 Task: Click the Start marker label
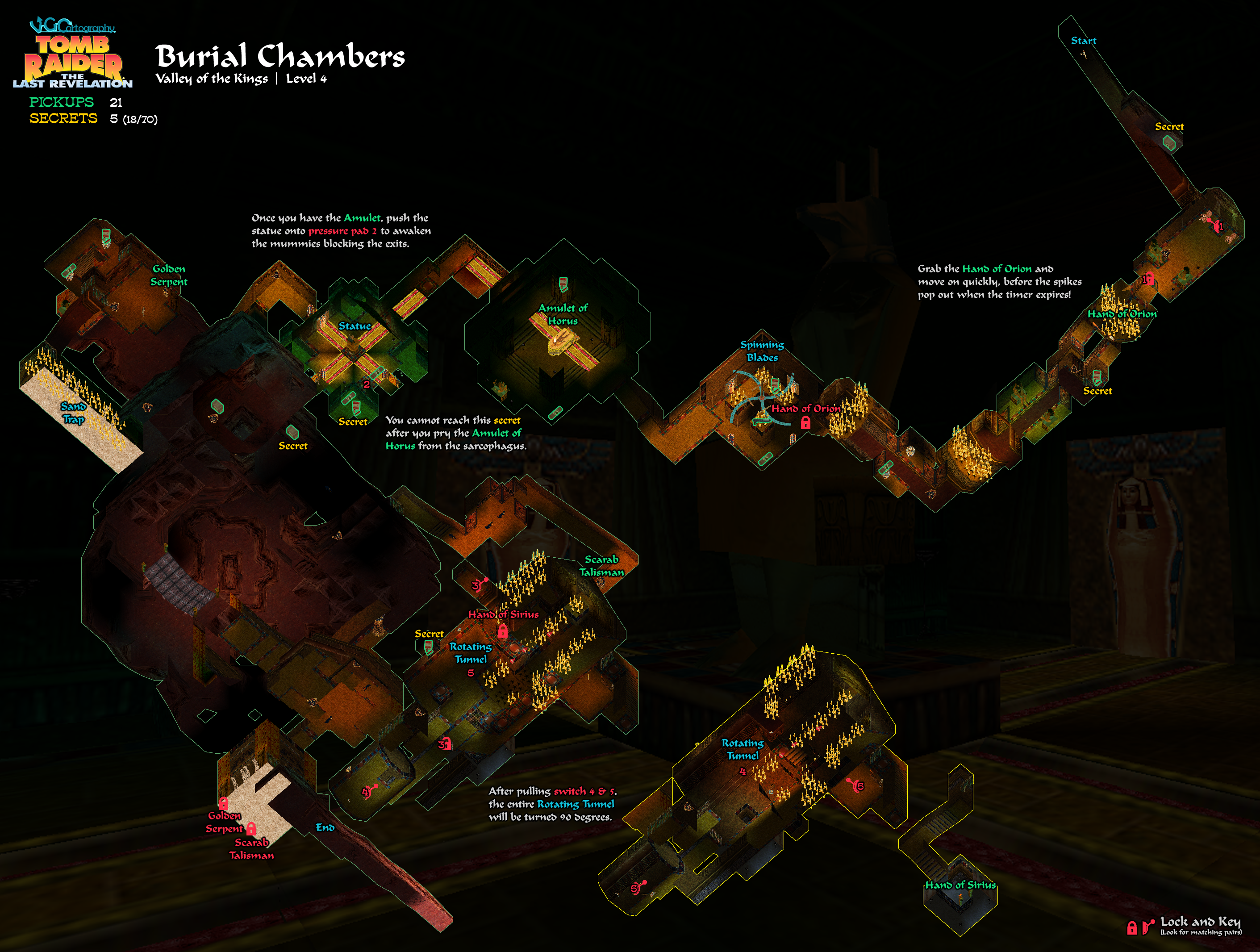pyautogui.click(x=1083, y=41)
